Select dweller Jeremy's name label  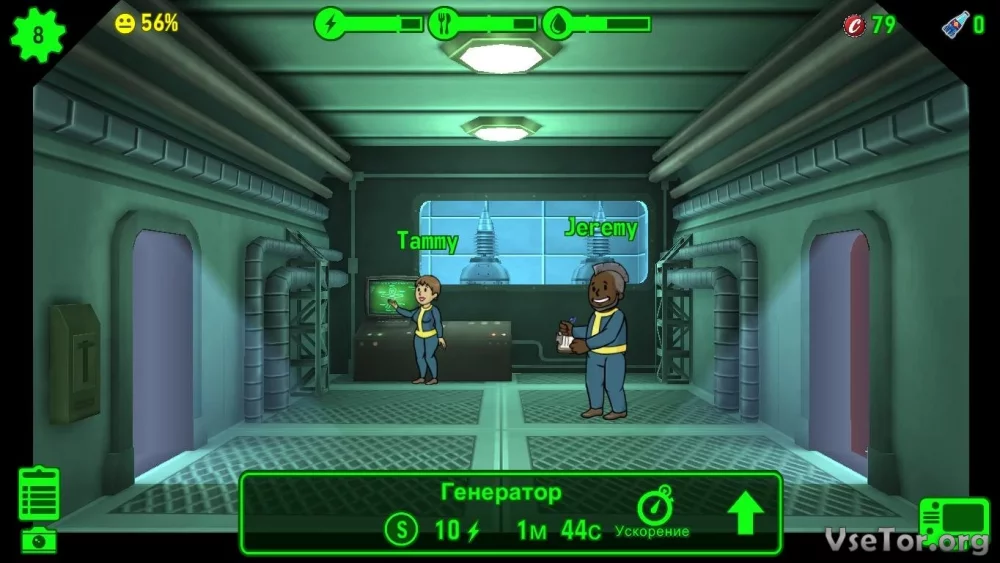click(600, 228)
